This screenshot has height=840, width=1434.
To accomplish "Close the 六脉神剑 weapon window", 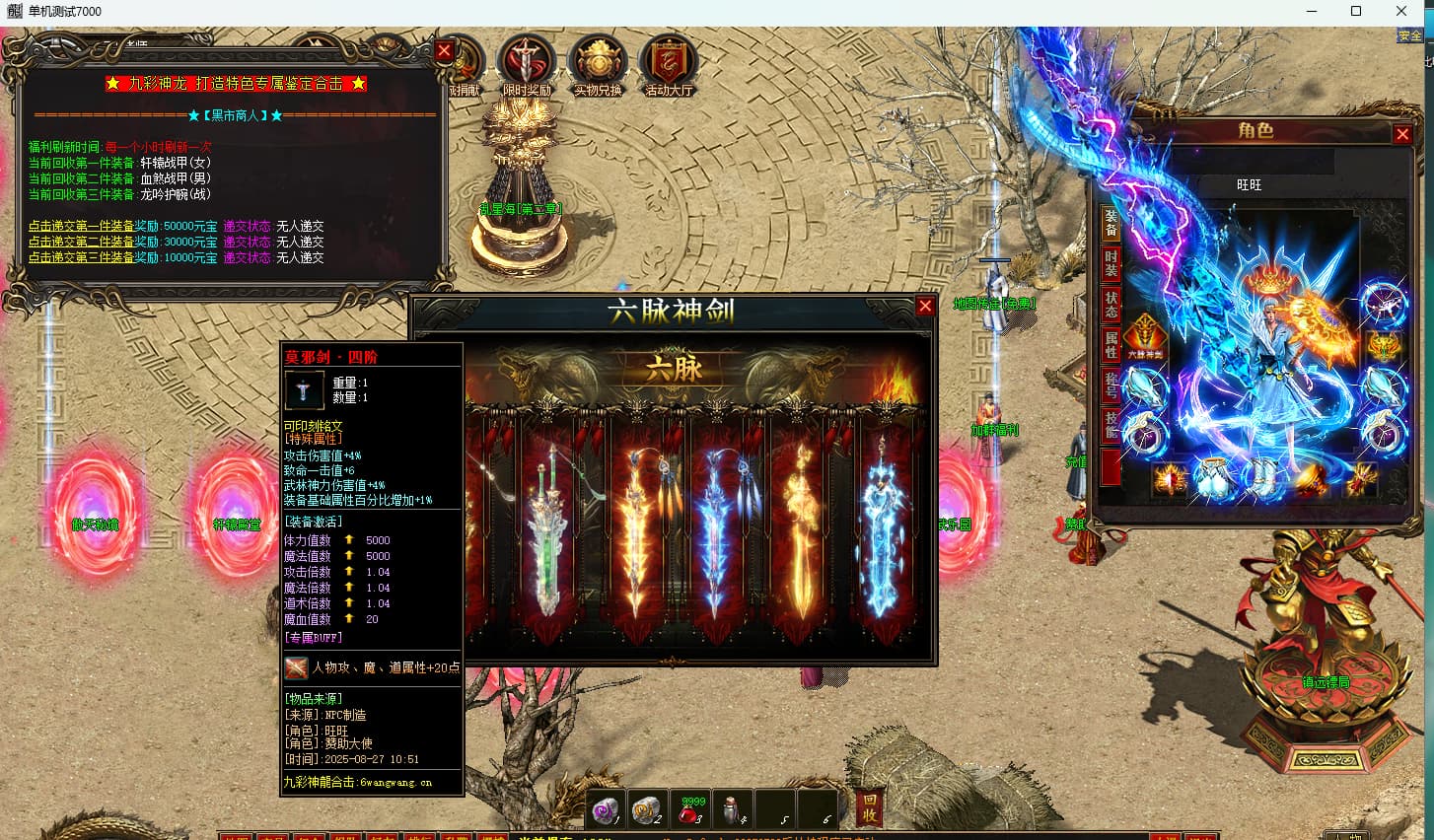I will tap(925, 307).
